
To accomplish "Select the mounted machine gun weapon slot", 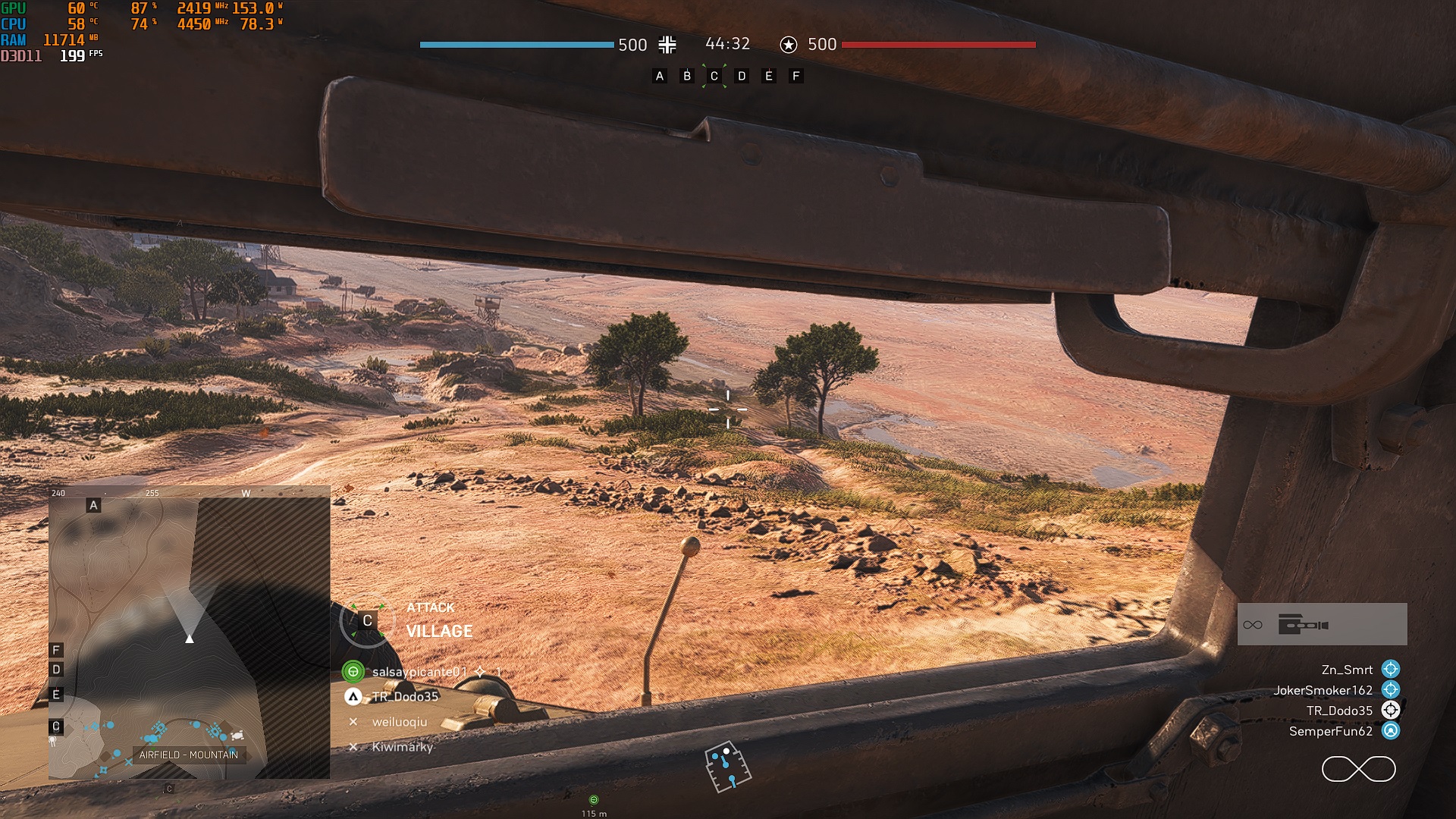I will tap(1322, 625).
